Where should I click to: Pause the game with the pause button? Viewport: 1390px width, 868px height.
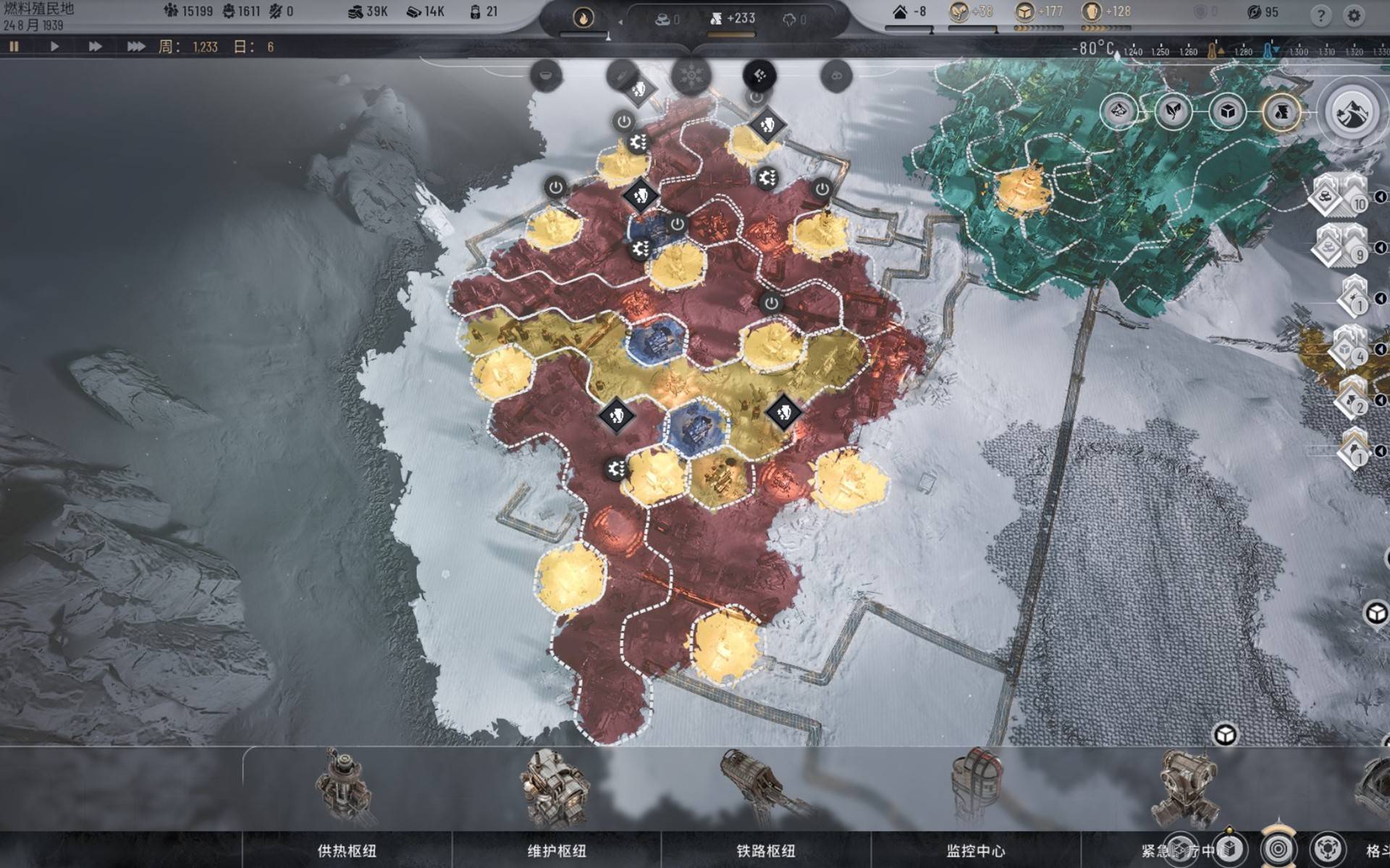14,46
